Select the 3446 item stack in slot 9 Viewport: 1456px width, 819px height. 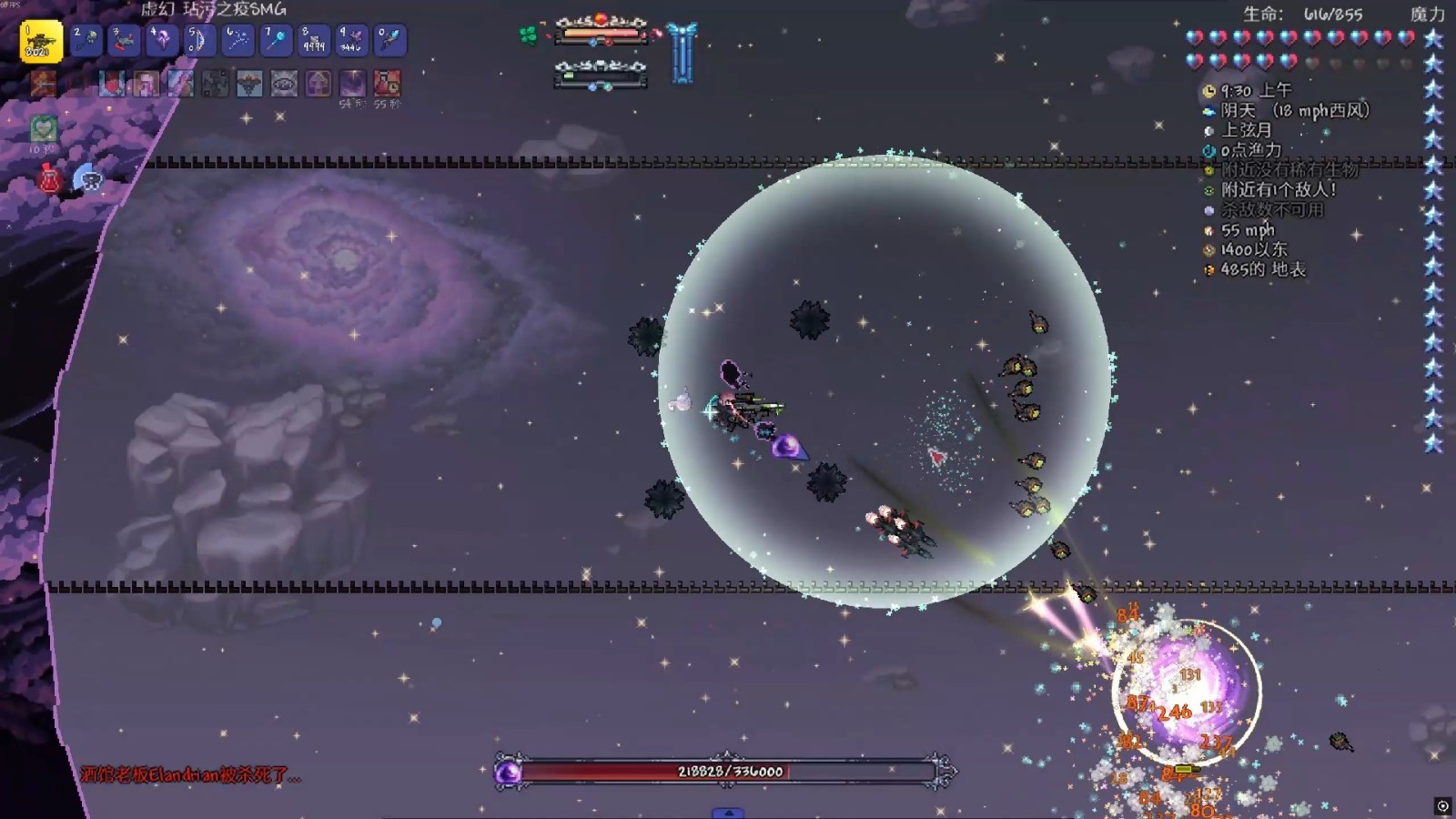352,40
